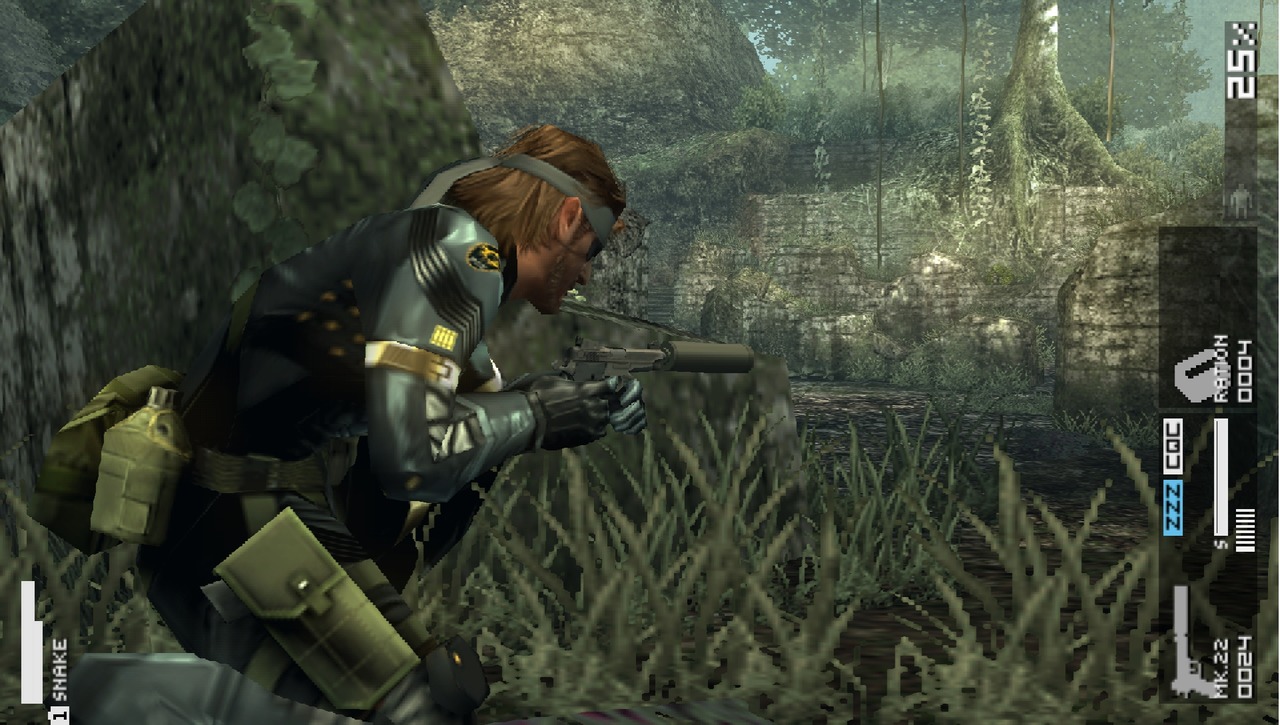This screenshot has height=725, width=1280.
Task: Toggle the CQC grab mode indicator
Action: pyautogui.click(x=1171, y=446)
